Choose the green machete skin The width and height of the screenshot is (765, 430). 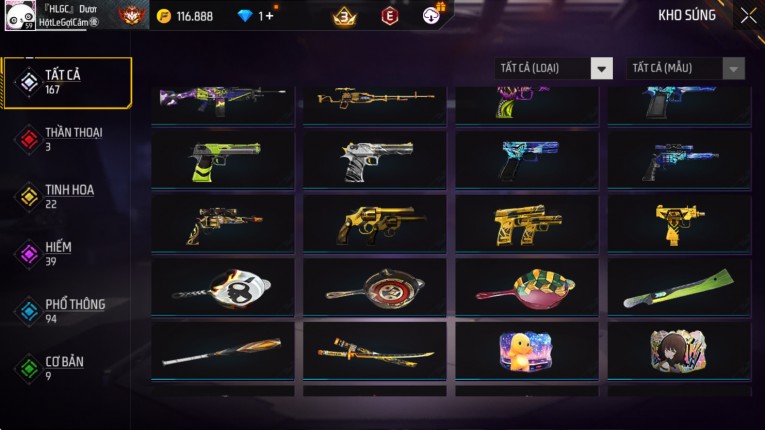pos(678,287)
